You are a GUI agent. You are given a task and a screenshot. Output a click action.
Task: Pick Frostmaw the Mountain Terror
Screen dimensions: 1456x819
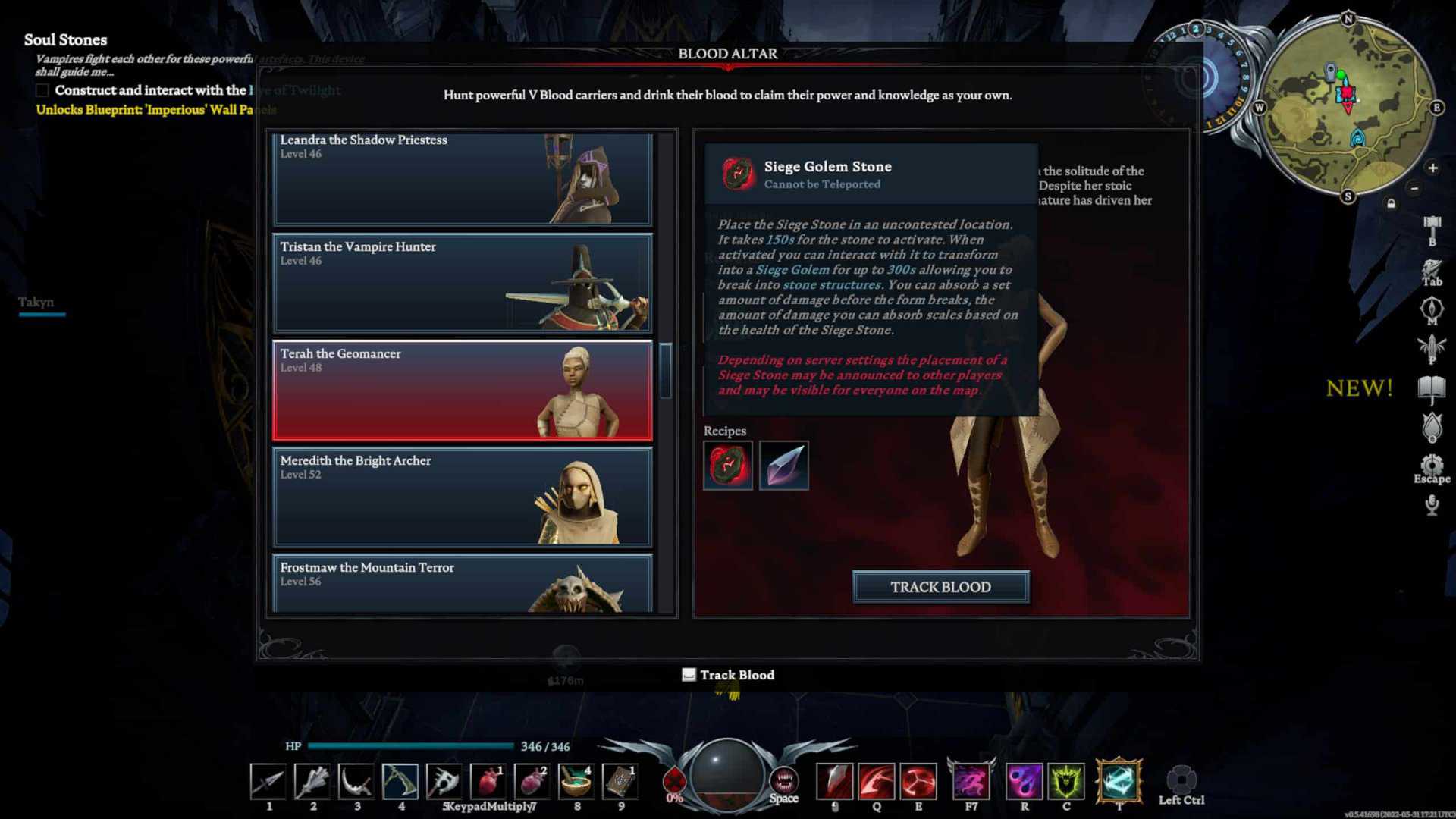coord(462,583)
